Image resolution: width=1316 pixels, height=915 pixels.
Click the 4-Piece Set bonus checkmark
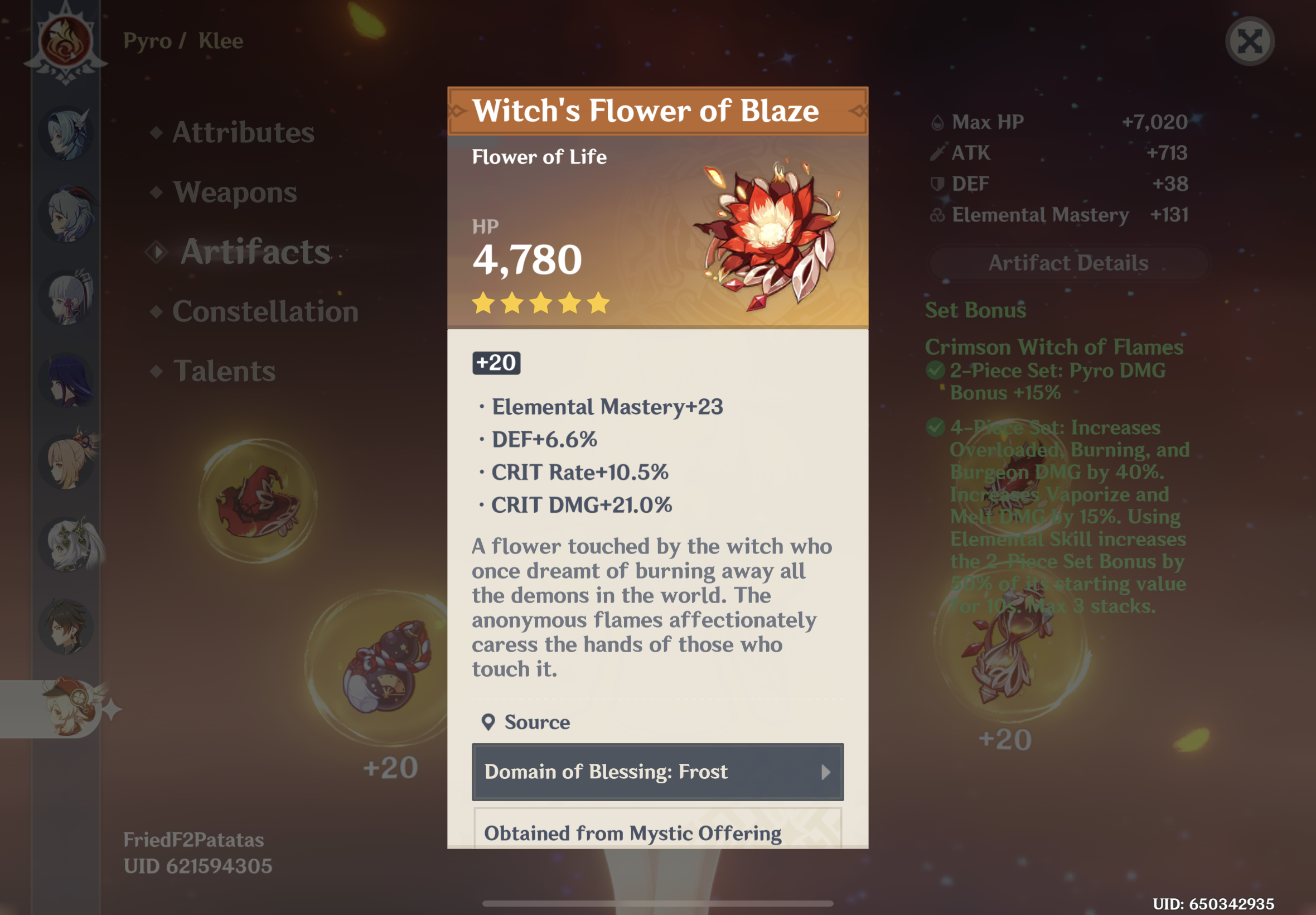point(936,427)
